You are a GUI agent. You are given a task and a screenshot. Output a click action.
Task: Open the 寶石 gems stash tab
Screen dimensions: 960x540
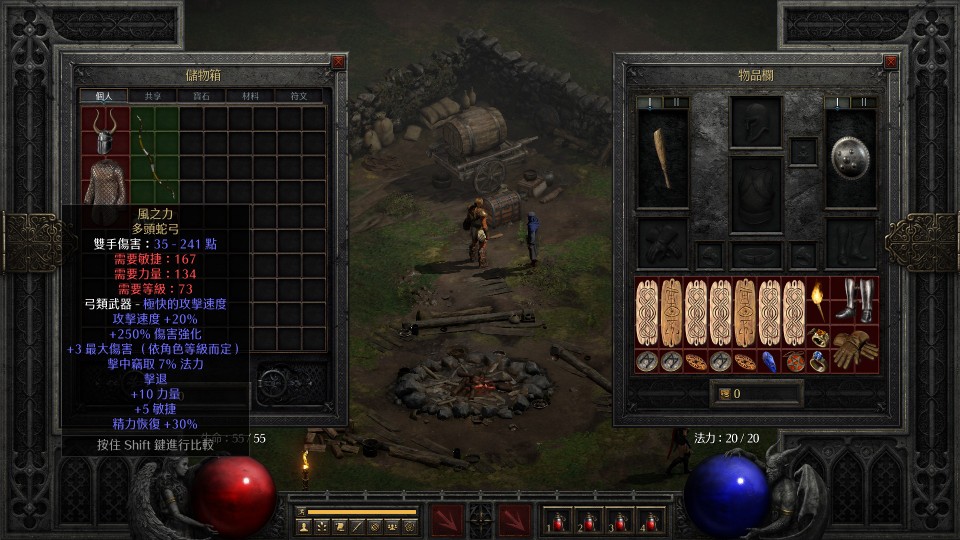[x=202, y=96]
